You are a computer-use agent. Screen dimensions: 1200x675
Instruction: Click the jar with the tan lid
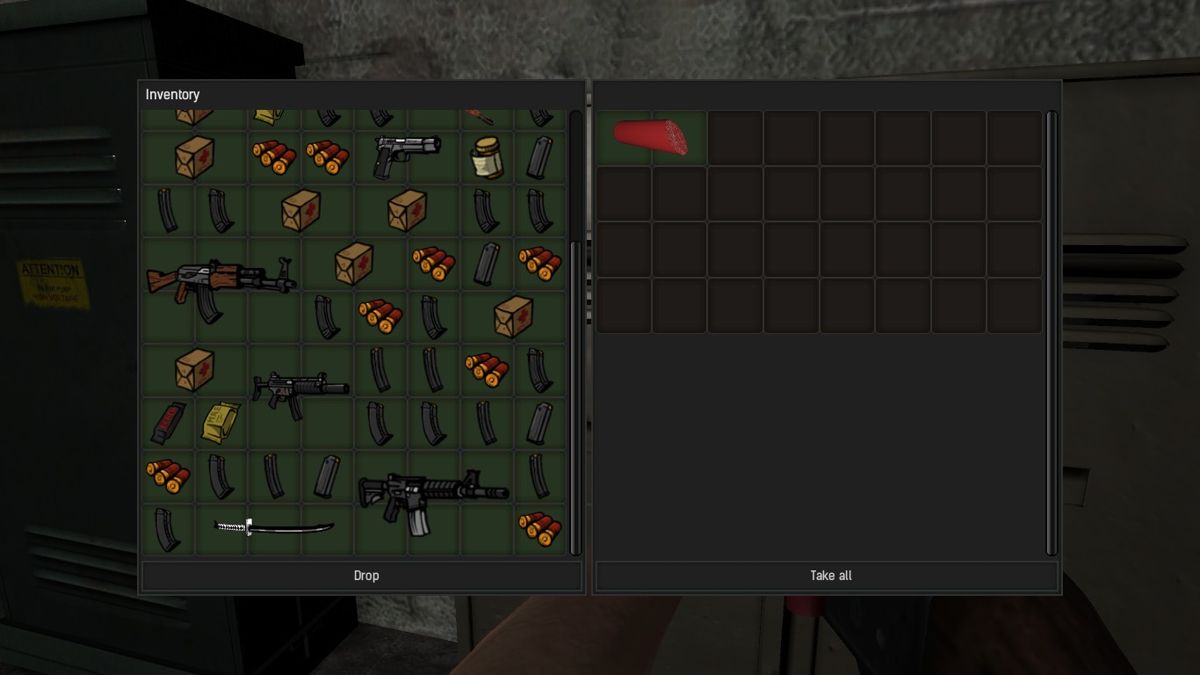click(x=487, y=157)
